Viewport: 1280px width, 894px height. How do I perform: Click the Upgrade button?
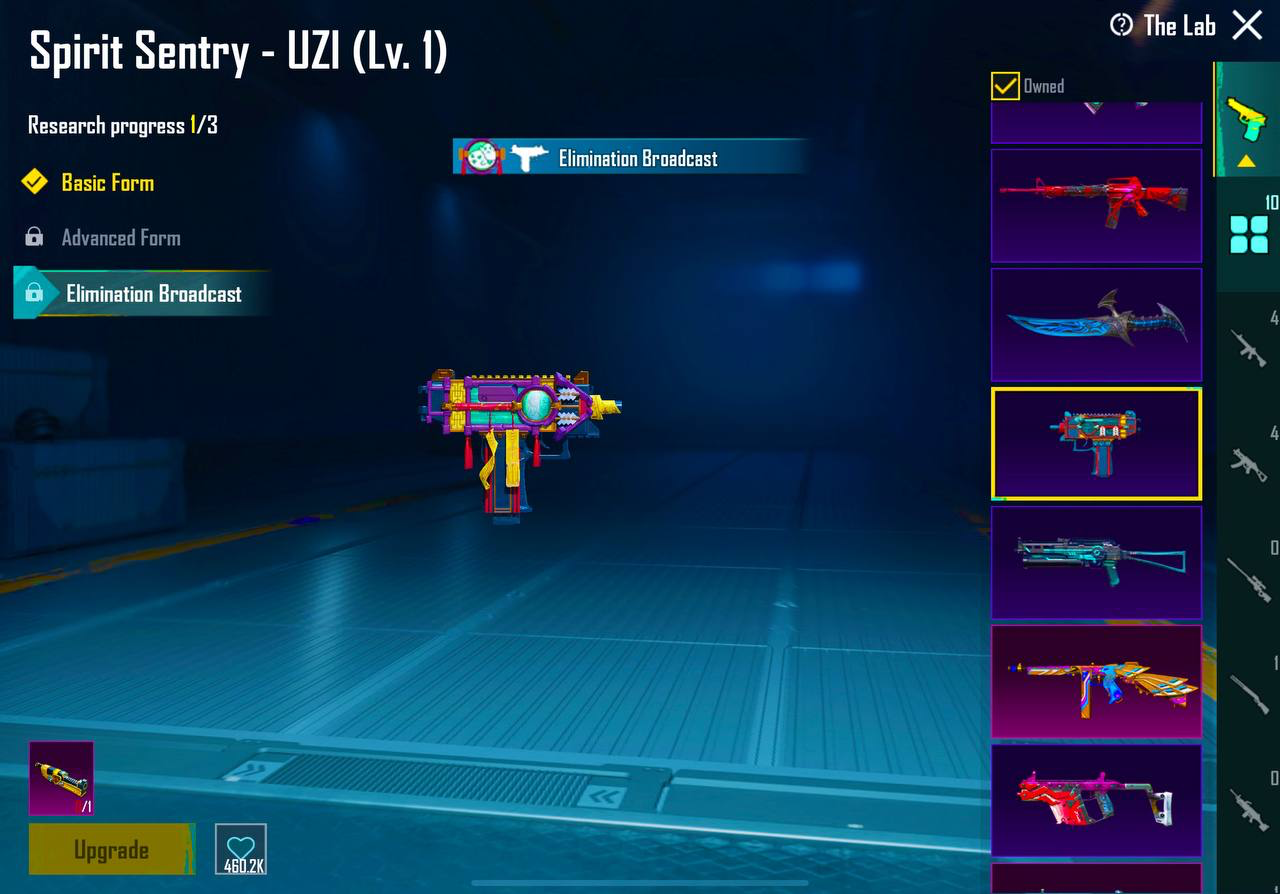[x=111, y=850]
